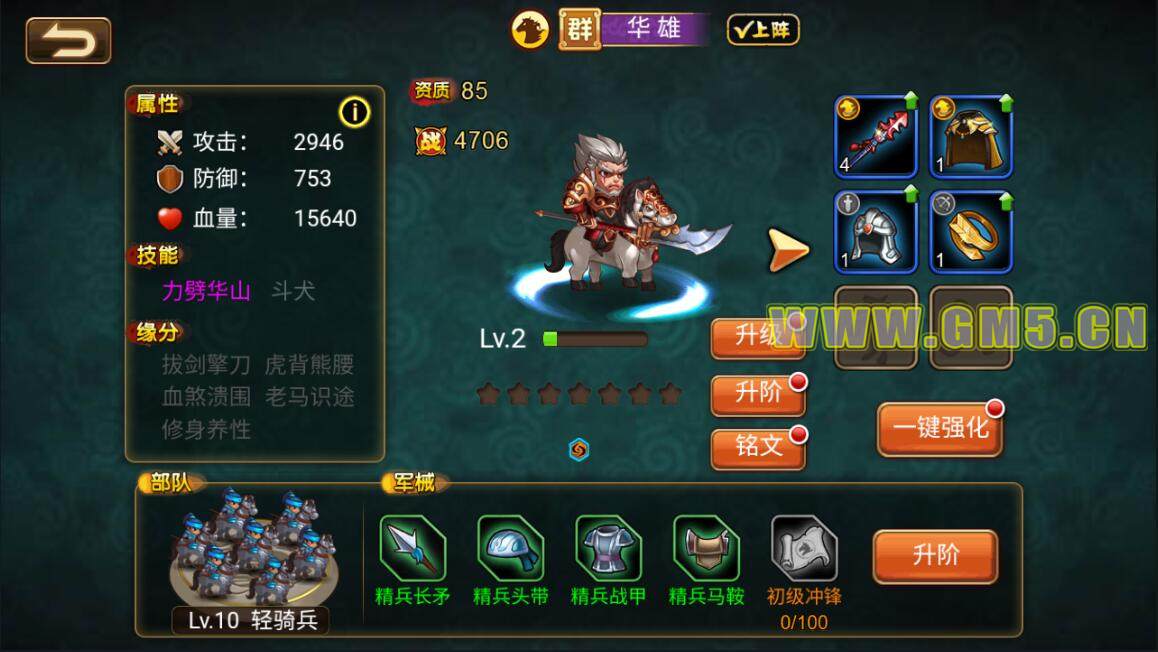Select the 力劈华山 skill
This screenshot has width=1158, height=652.
[x=206, y=291]
